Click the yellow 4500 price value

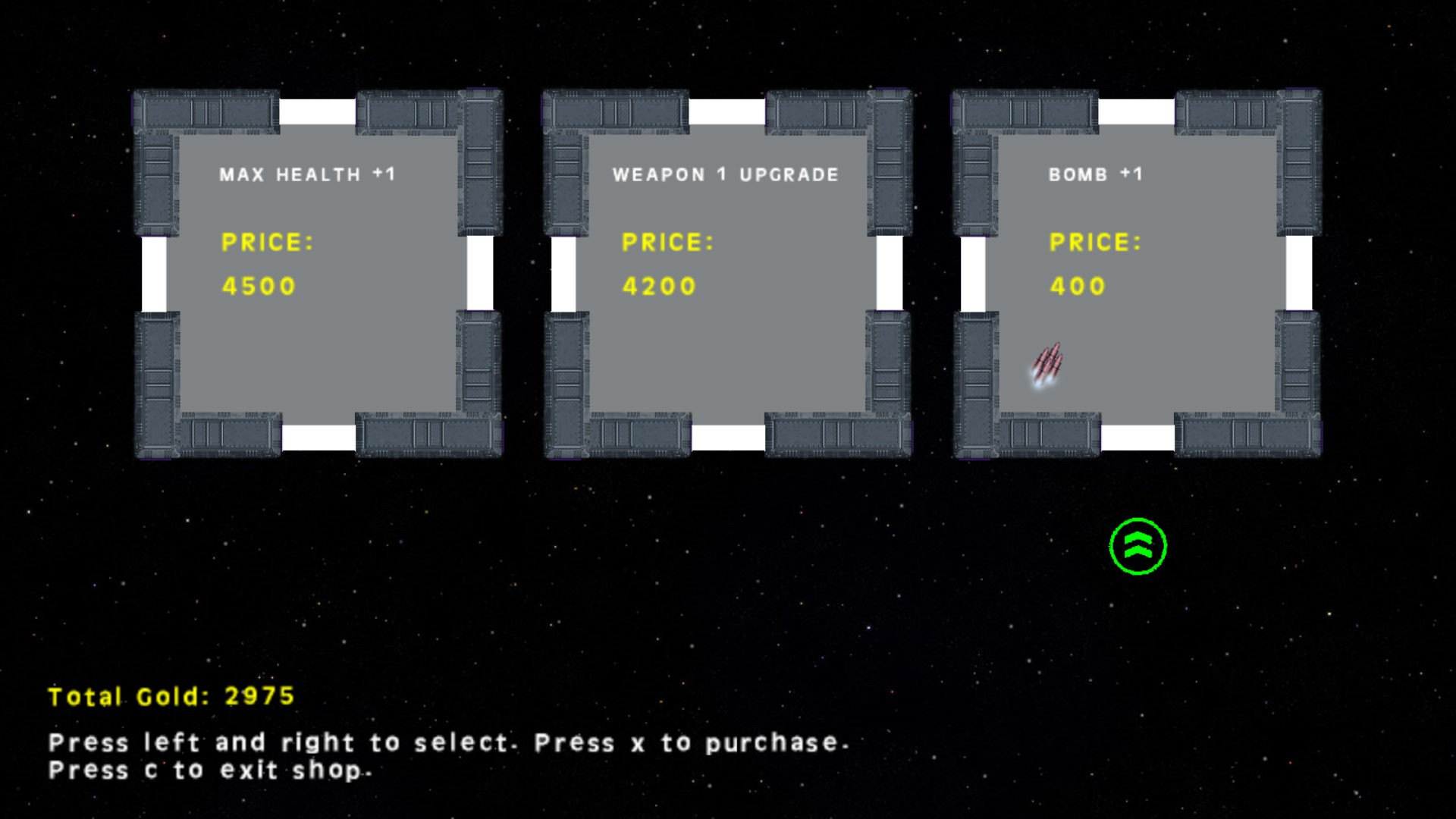coord(258,286)
